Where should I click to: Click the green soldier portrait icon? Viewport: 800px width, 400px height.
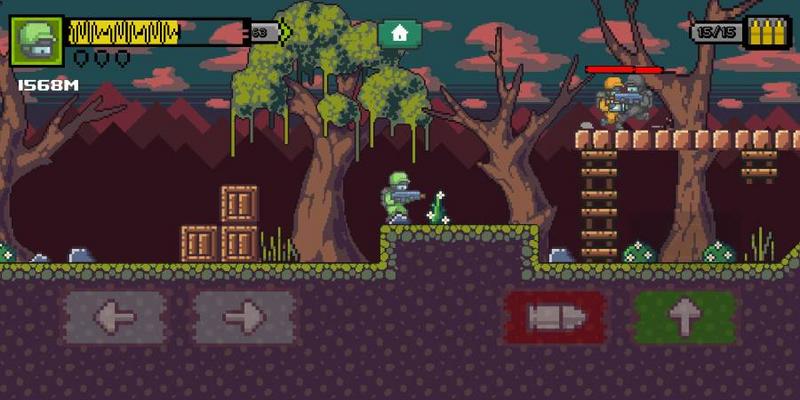[37, 41]
